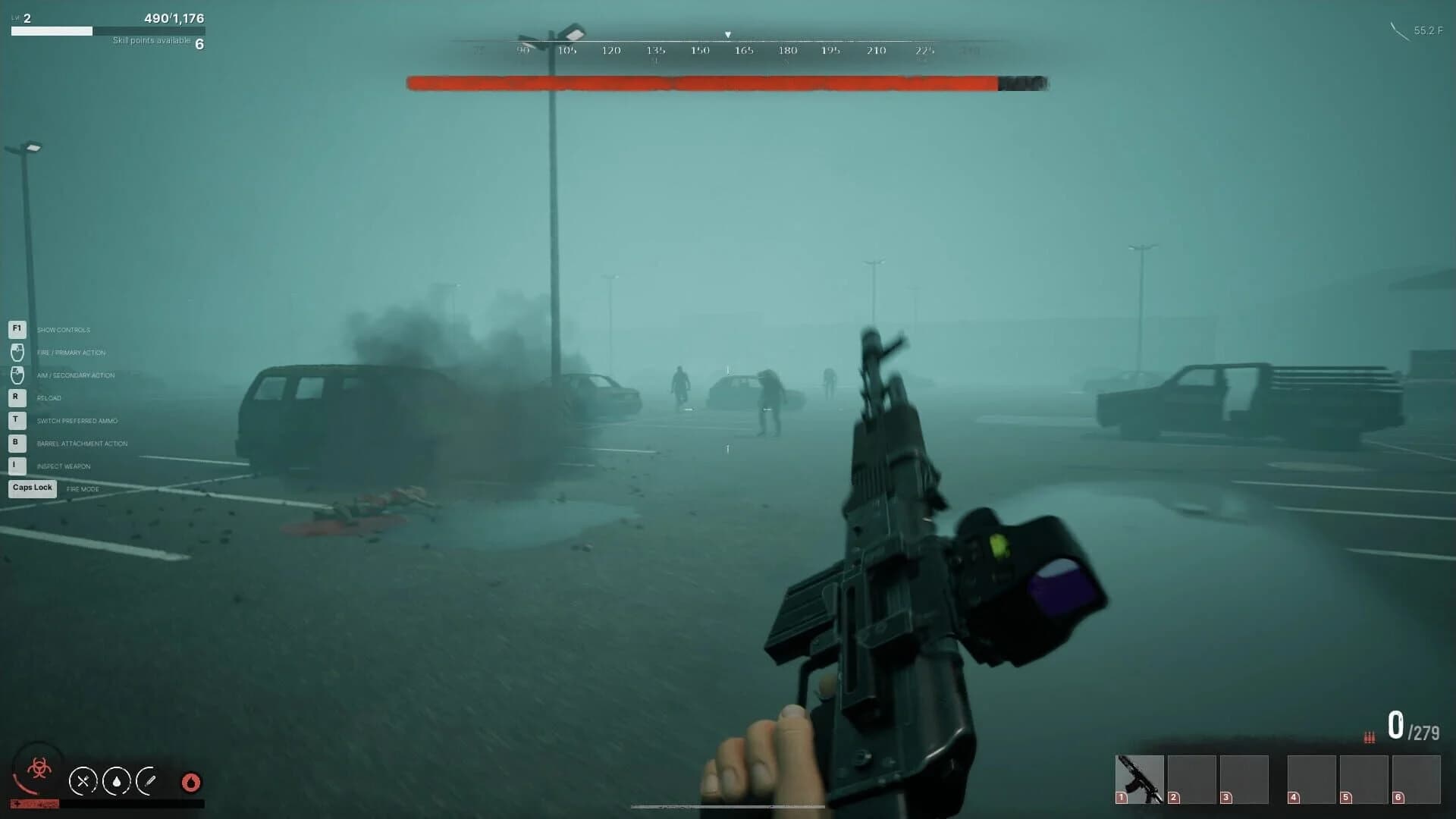Viewport: 1456px width, 819px height.
Task: Click the water droplet thirst icon
Action: (x=118, y=781)
